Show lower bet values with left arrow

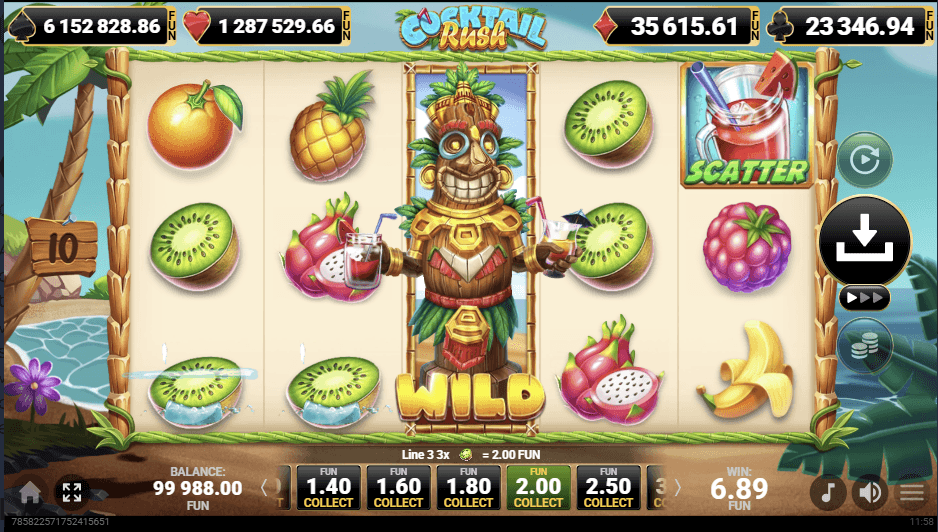265,488
